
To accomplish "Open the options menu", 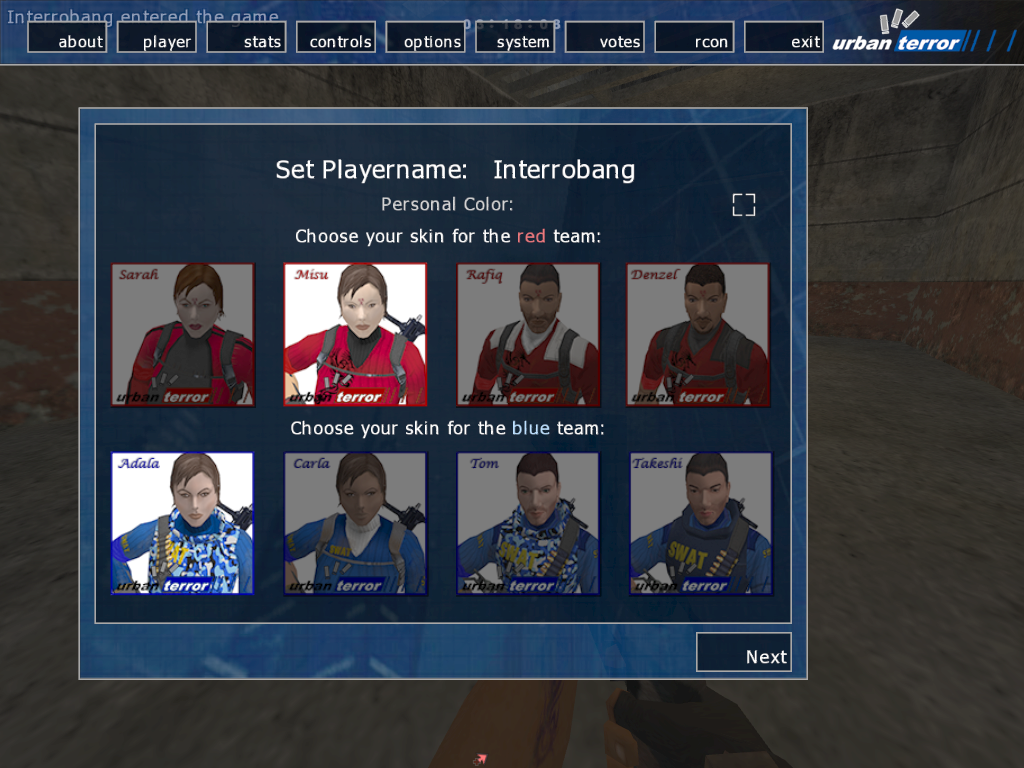I will point(426,37).
